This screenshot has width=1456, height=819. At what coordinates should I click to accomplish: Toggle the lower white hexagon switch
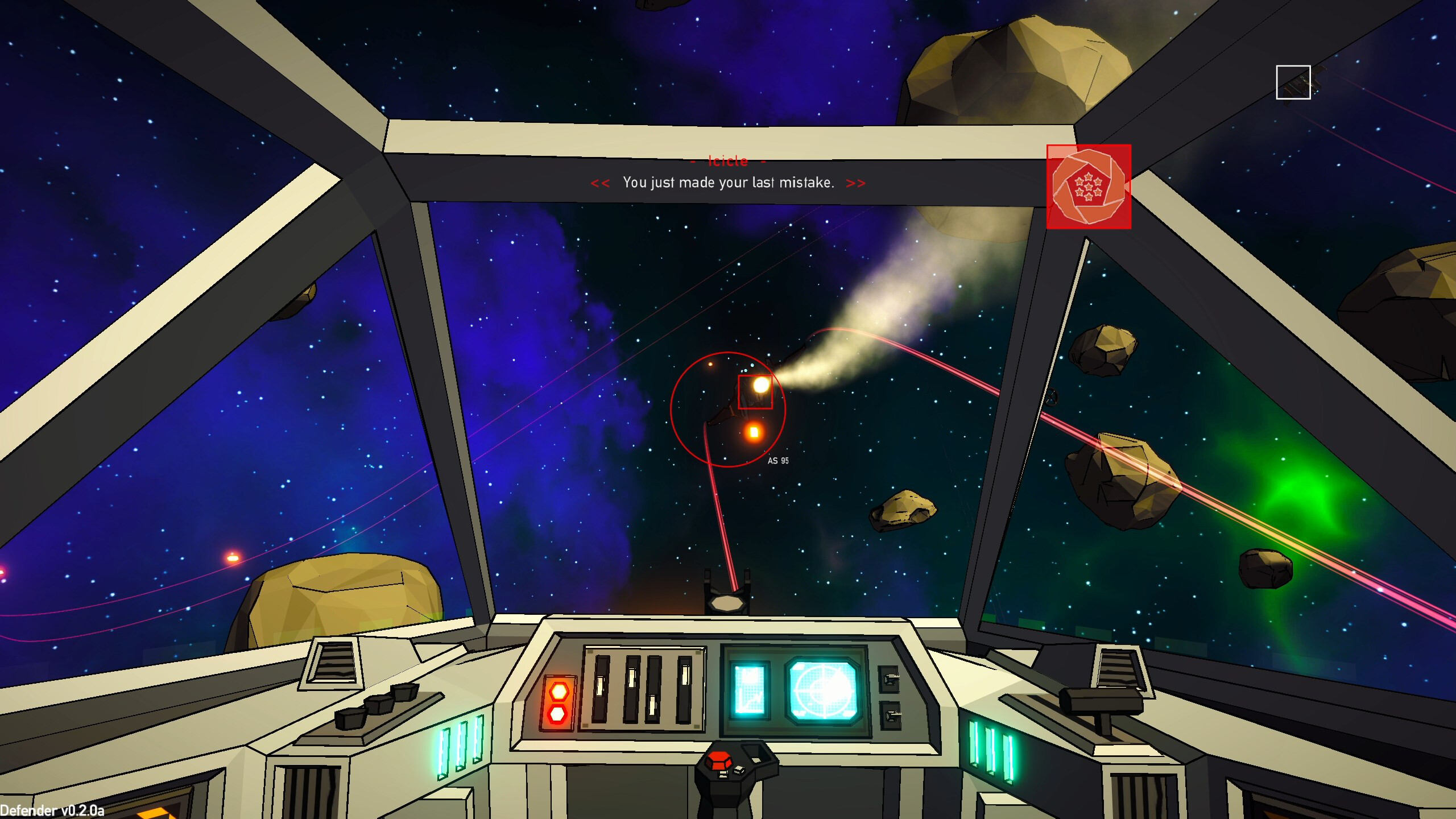pos(558,715)
